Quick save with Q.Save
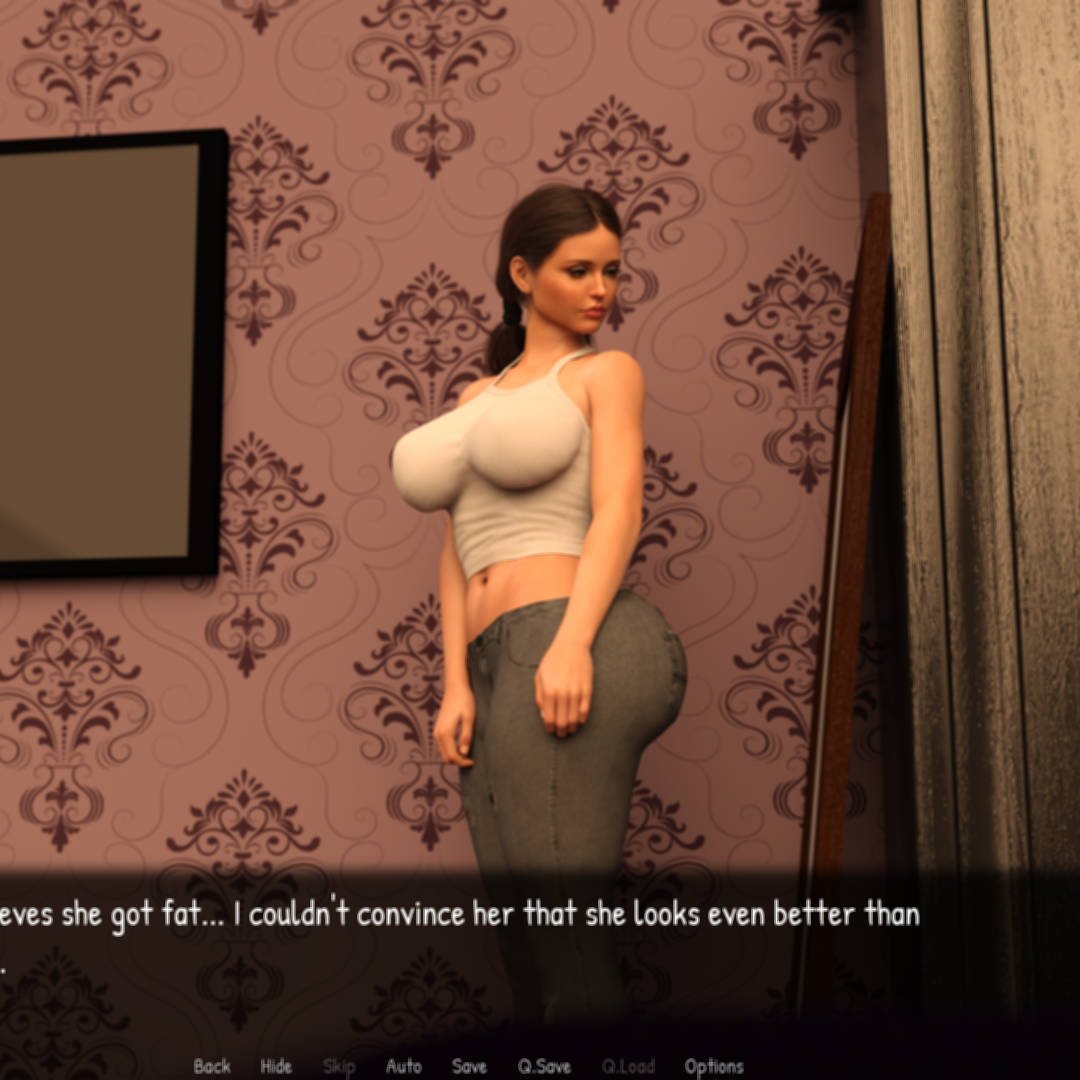The height and width of the screenshot is (1080, 1080). click(x=544, y=1066)
